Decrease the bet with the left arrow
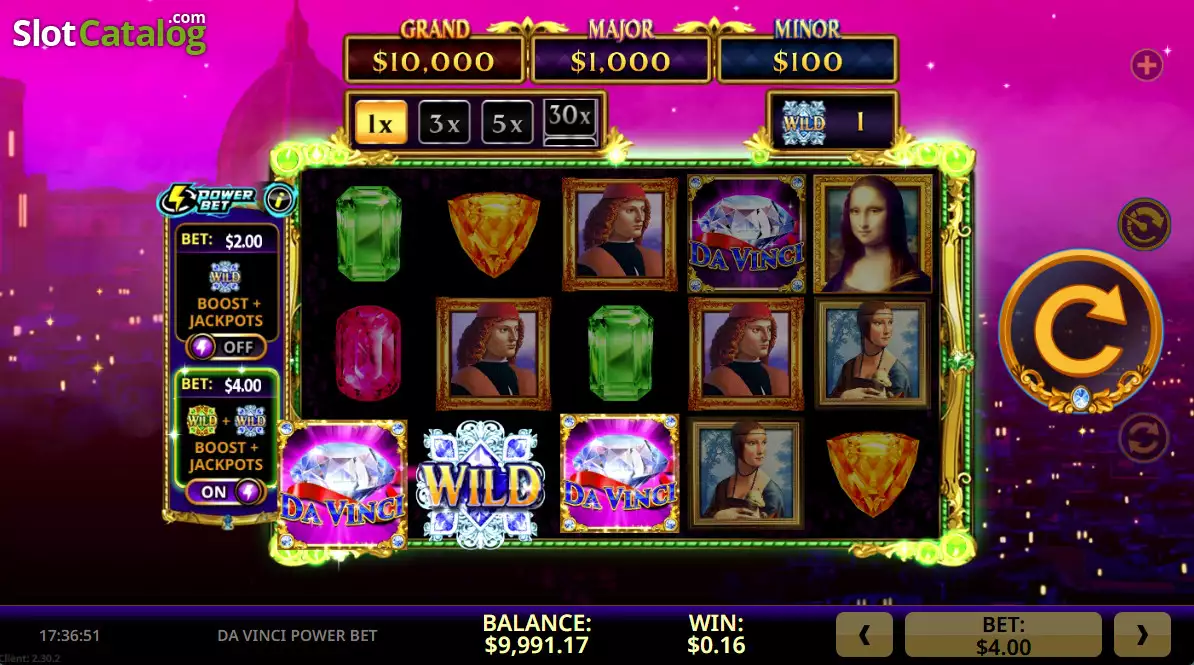 click(x=864, y=634)
